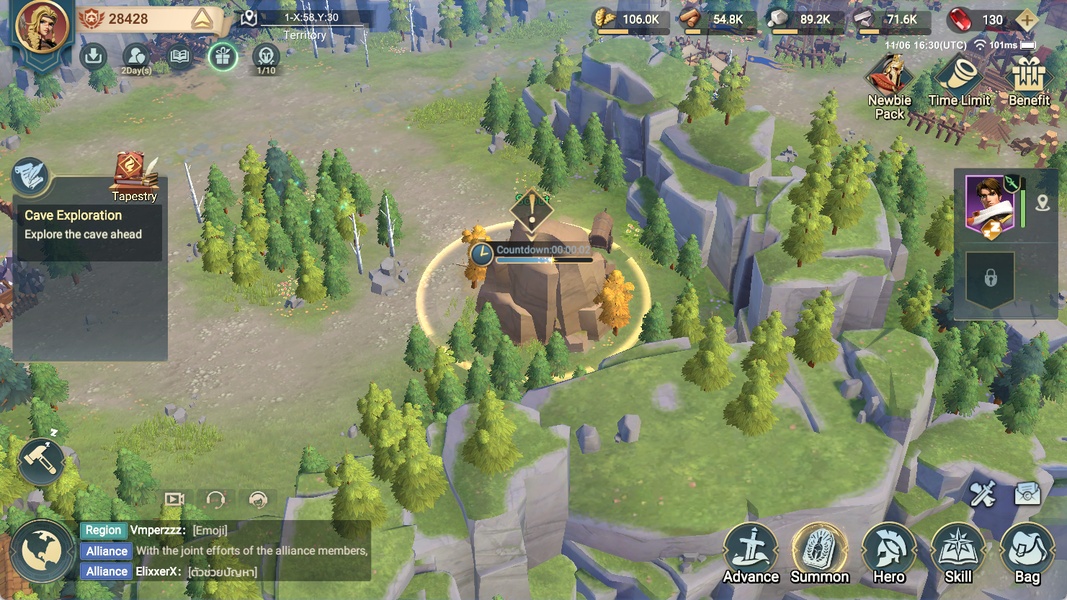Viewport: 1067px width, 600px height.
Task: Open the Advance menu
Action: (x=751, y=553)
